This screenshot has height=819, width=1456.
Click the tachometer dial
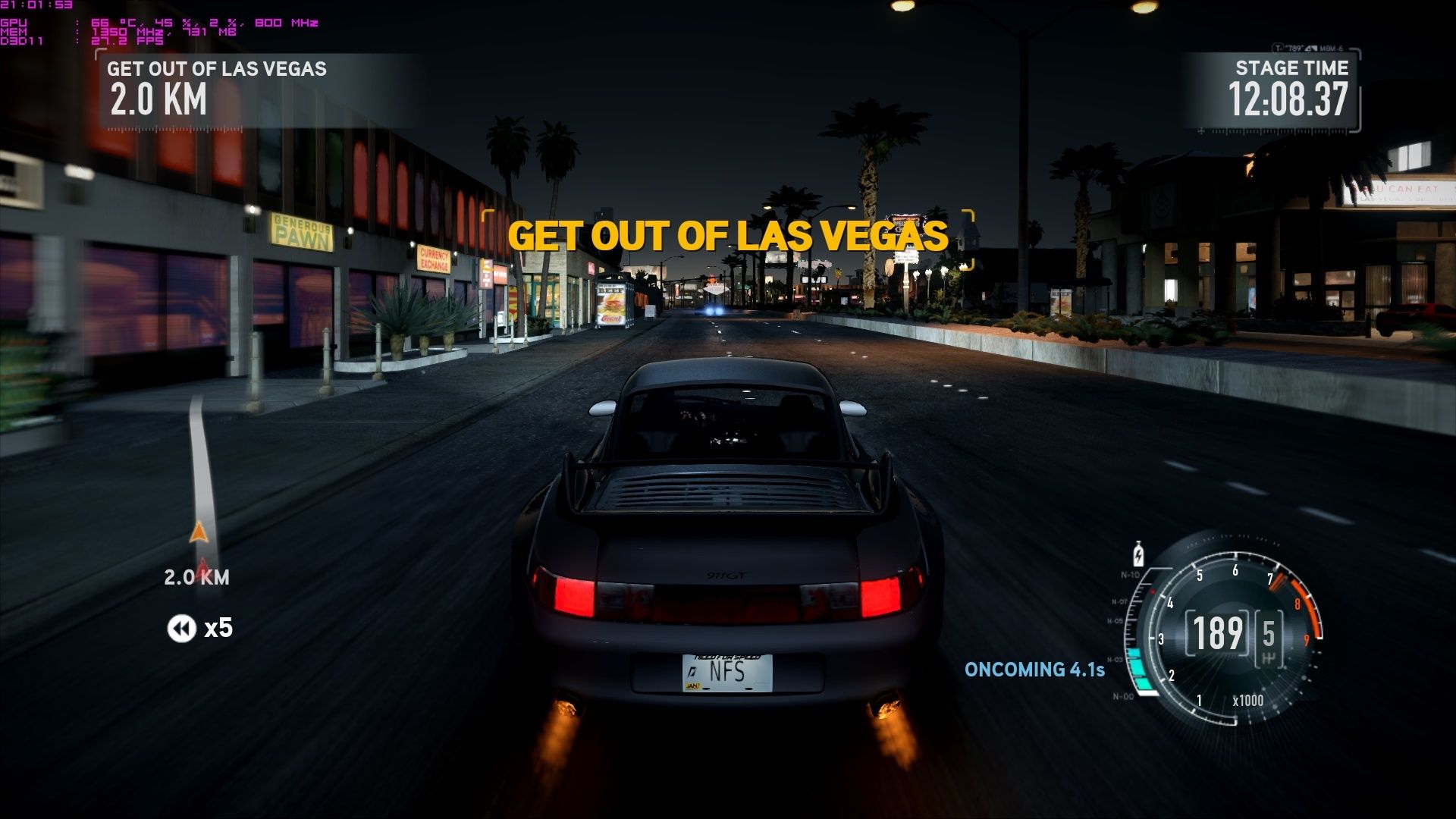pyautogui.click(x=1233, y=632)
